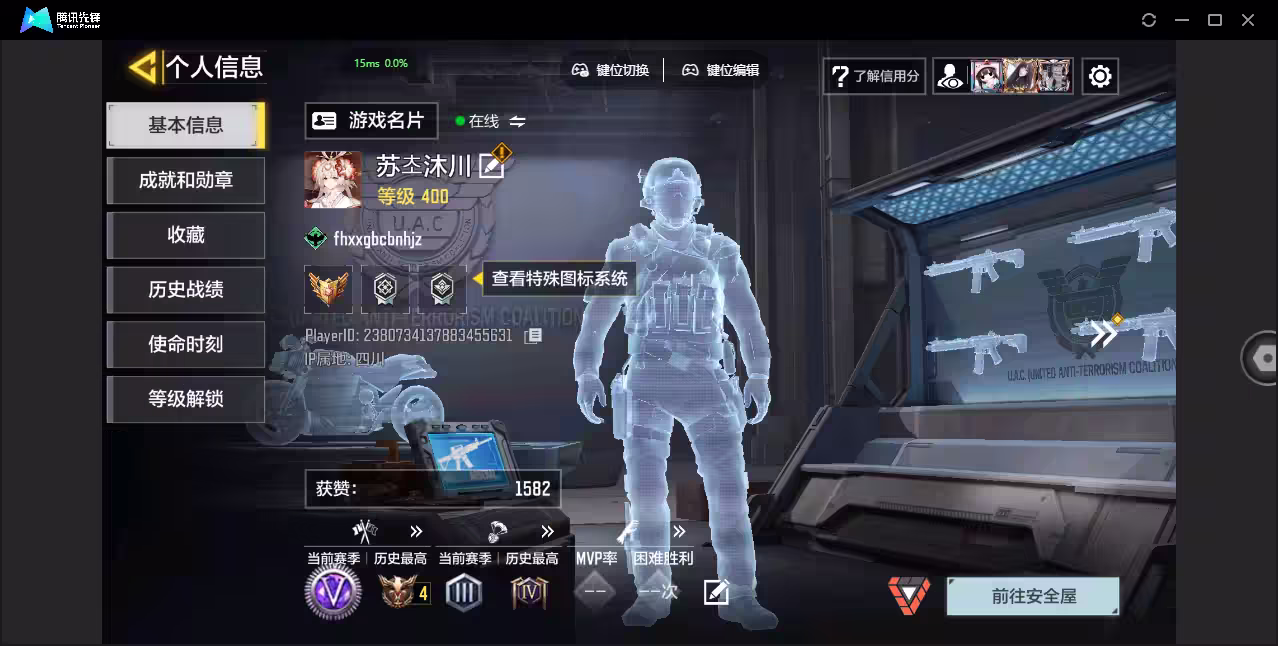Toggle the 在线 online status switch
Image resolution: width=1278 pixels, height=646 pixels.
(517, 121)
